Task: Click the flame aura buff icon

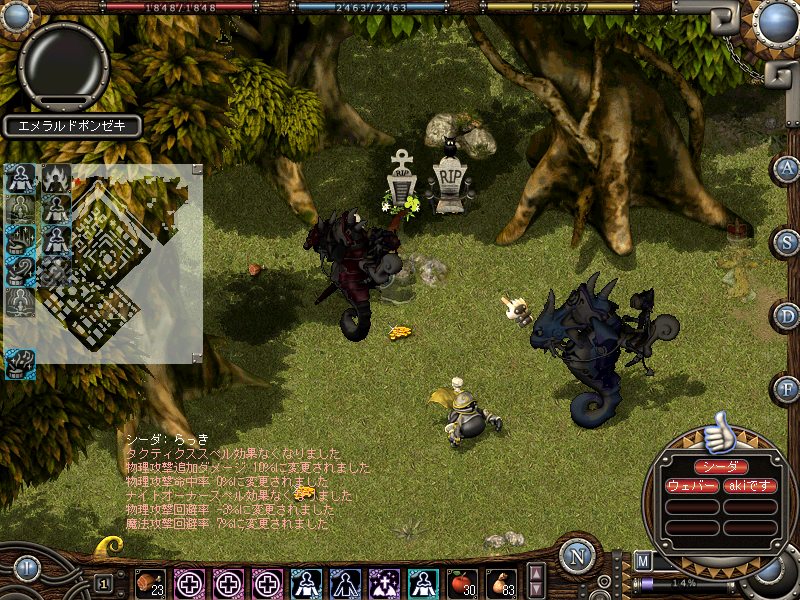Action: click(54, 179)
